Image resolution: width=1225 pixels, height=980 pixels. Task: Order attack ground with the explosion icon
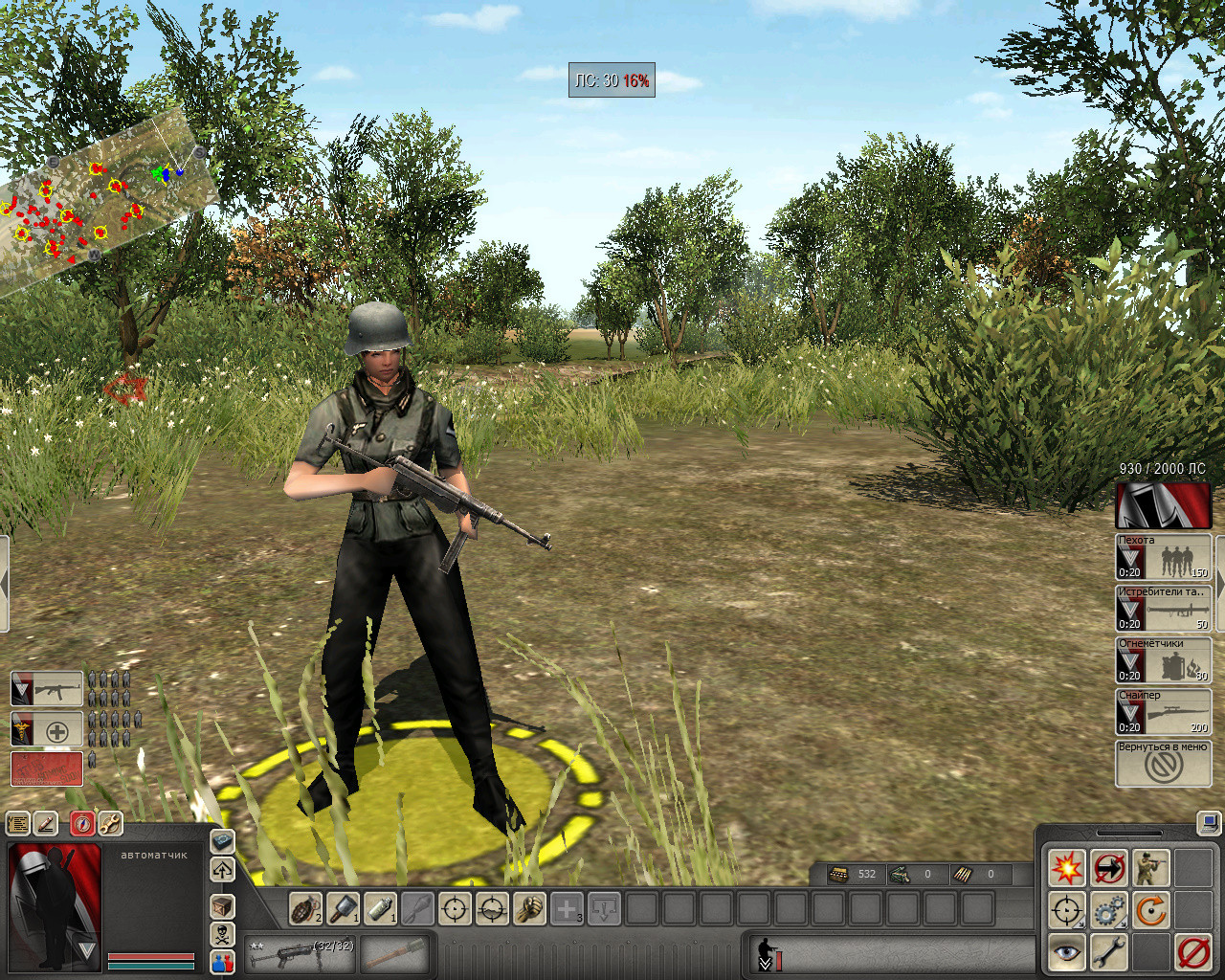(1067, 867)
